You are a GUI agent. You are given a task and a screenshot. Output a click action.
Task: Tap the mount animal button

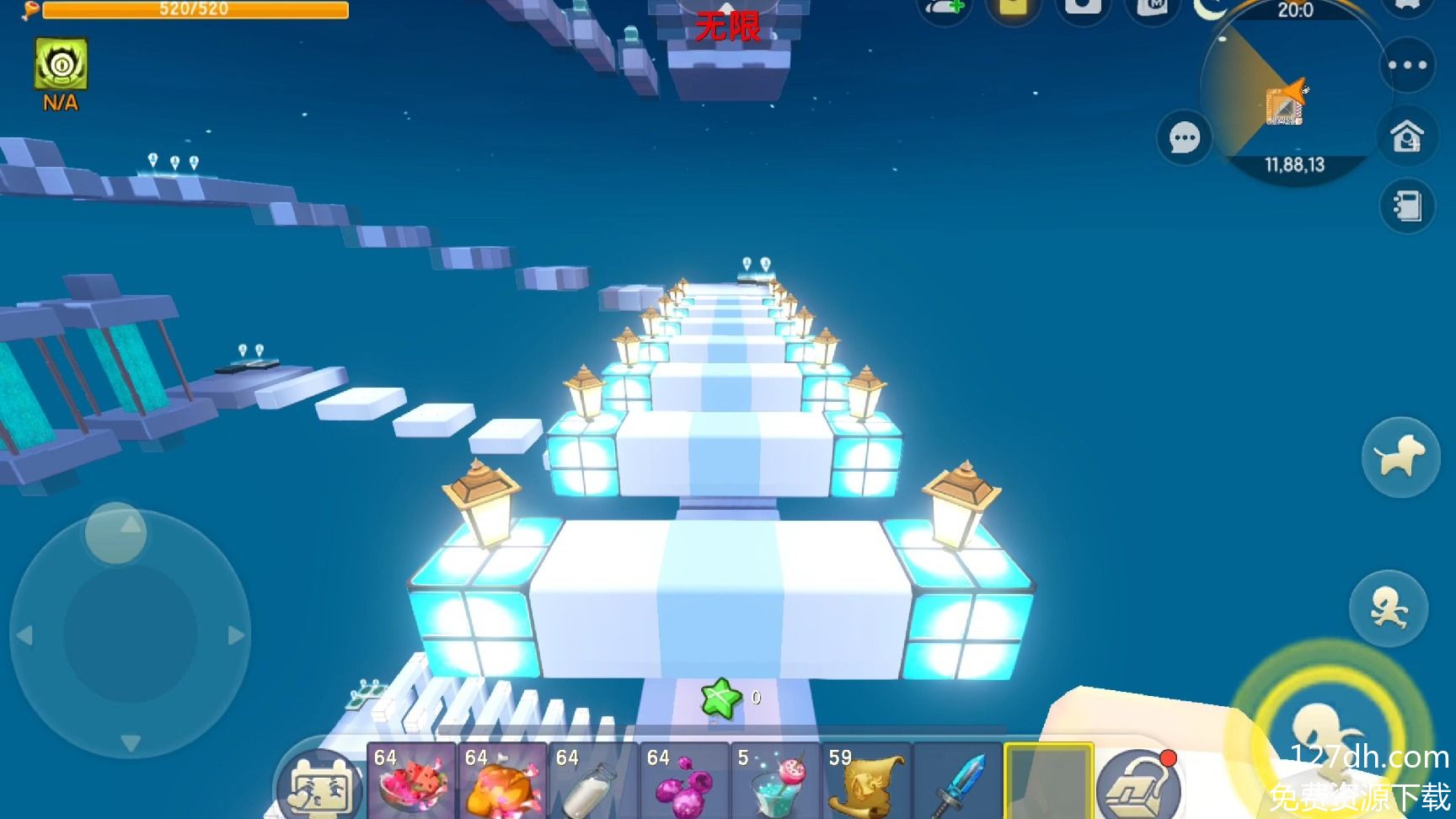1400,457
